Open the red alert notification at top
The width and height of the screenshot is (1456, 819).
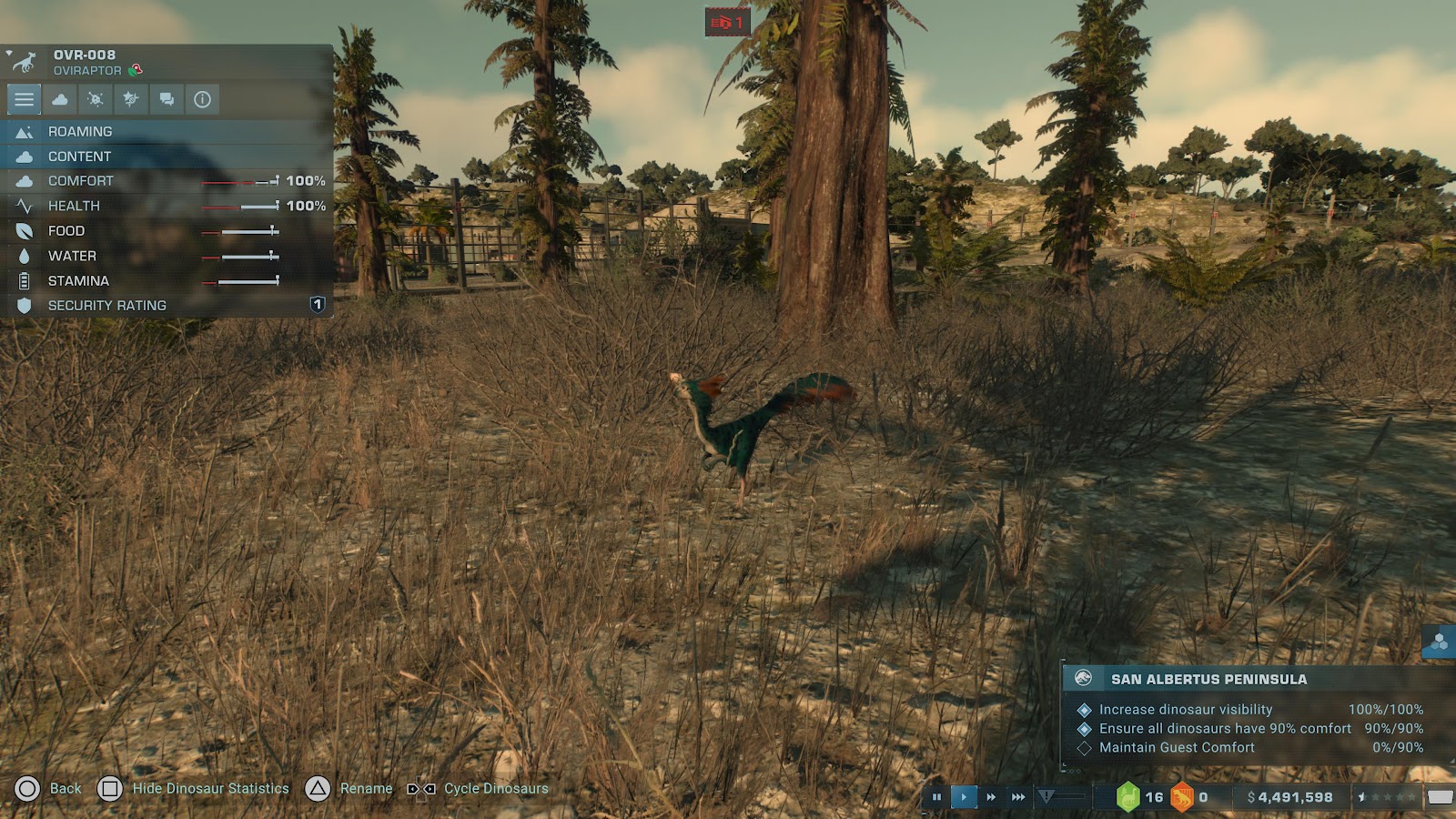[727, 23]
